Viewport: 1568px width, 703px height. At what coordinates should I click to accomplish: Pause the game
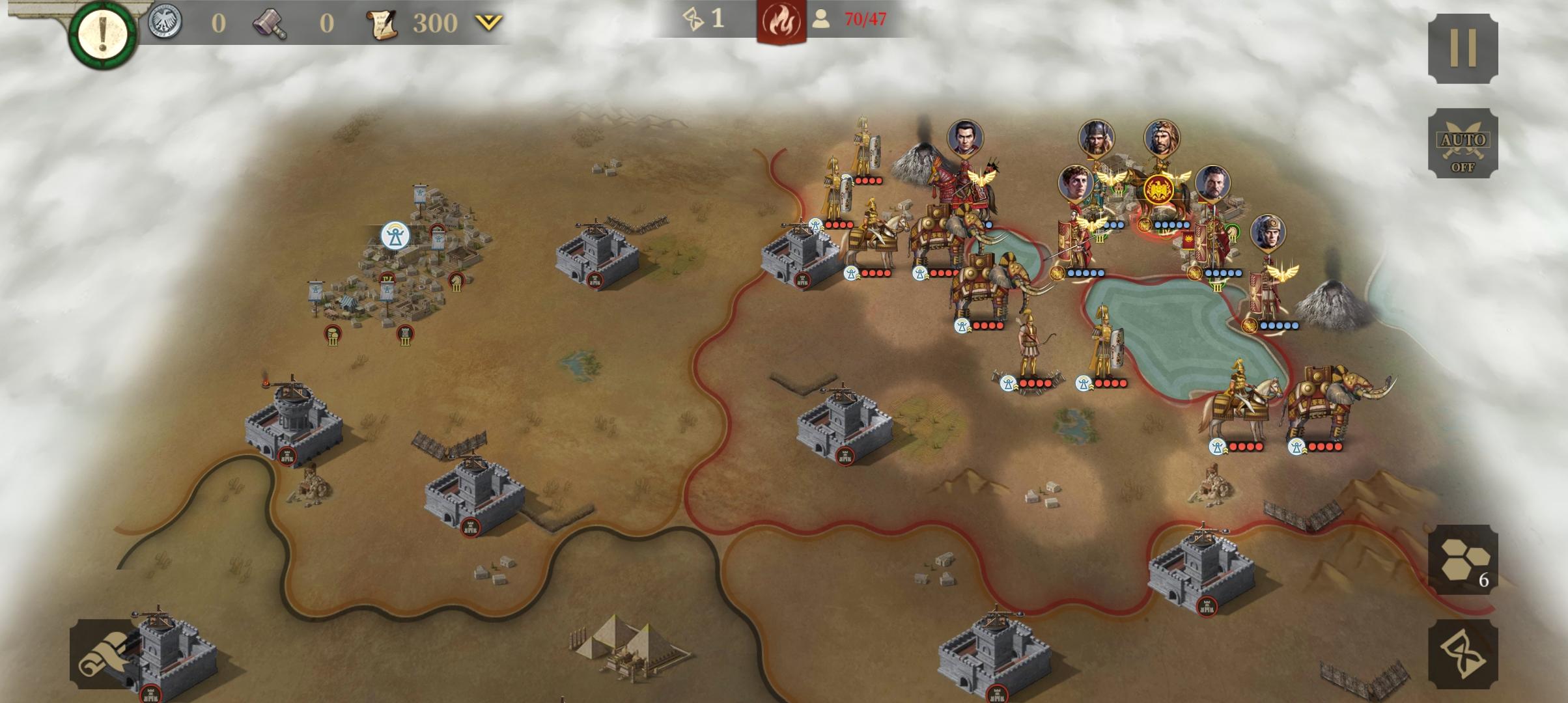click(1463, 48)
